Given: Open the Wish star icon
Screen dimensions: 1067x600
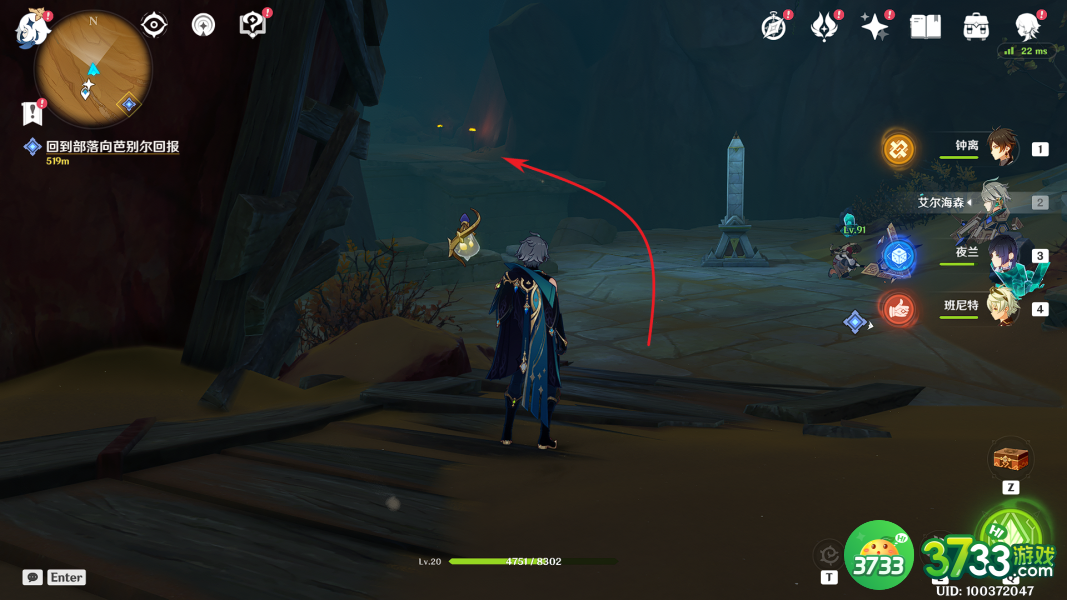Looking at the screenshot, I should 875,27.
